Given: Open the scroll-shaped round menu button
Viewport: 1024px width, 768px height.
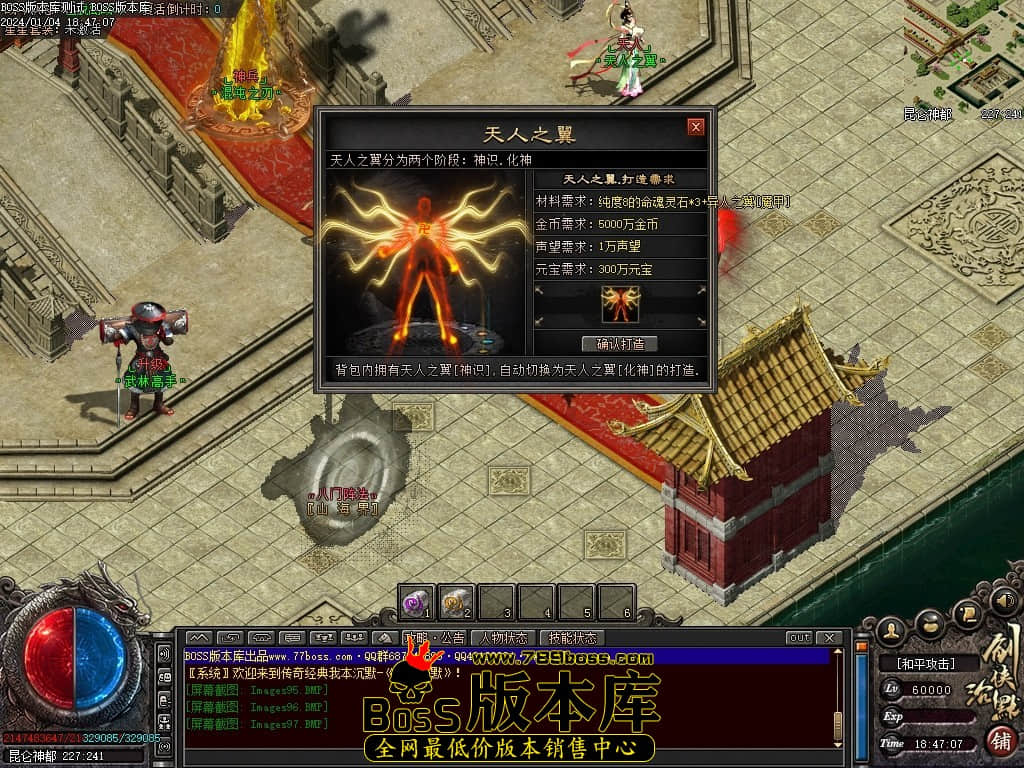Looking at the screenshot, I should coord(966,612).
